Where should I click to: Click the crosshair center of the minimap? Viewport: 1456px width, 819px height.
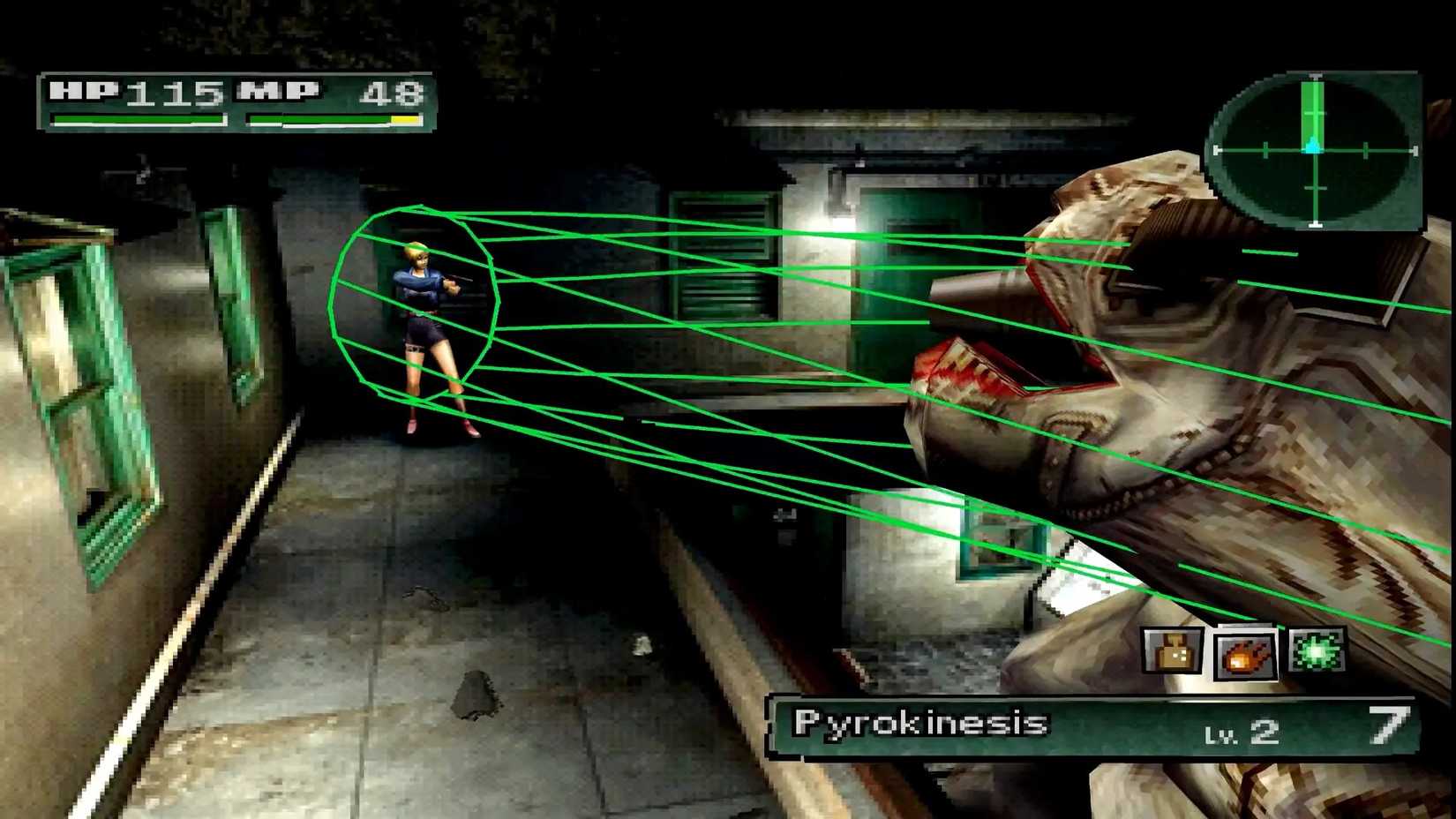pyautogui.click(x=1315, y=148)
